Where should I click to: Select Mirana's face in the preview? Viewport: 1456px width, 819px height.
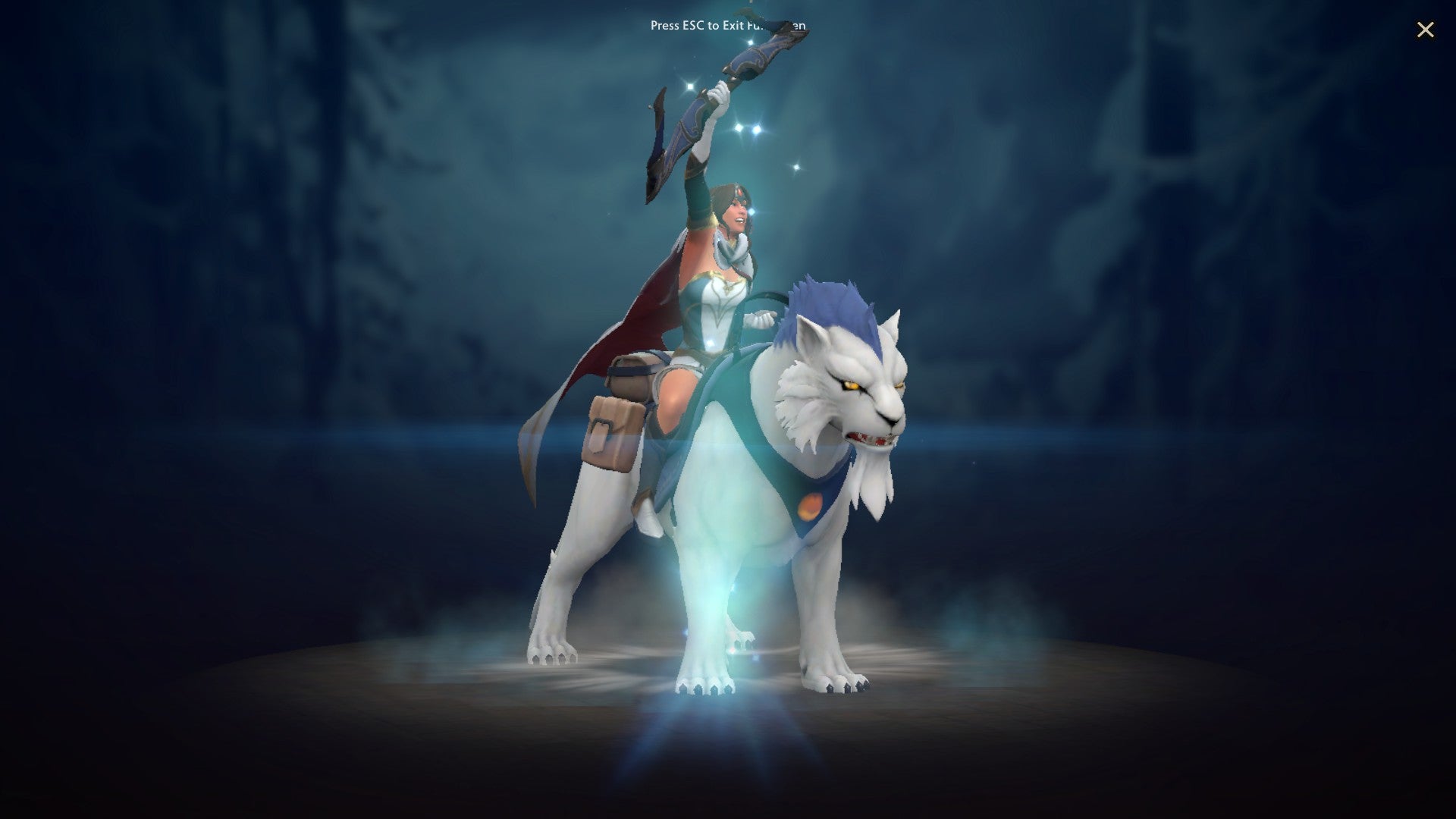(x=734, y=212)
